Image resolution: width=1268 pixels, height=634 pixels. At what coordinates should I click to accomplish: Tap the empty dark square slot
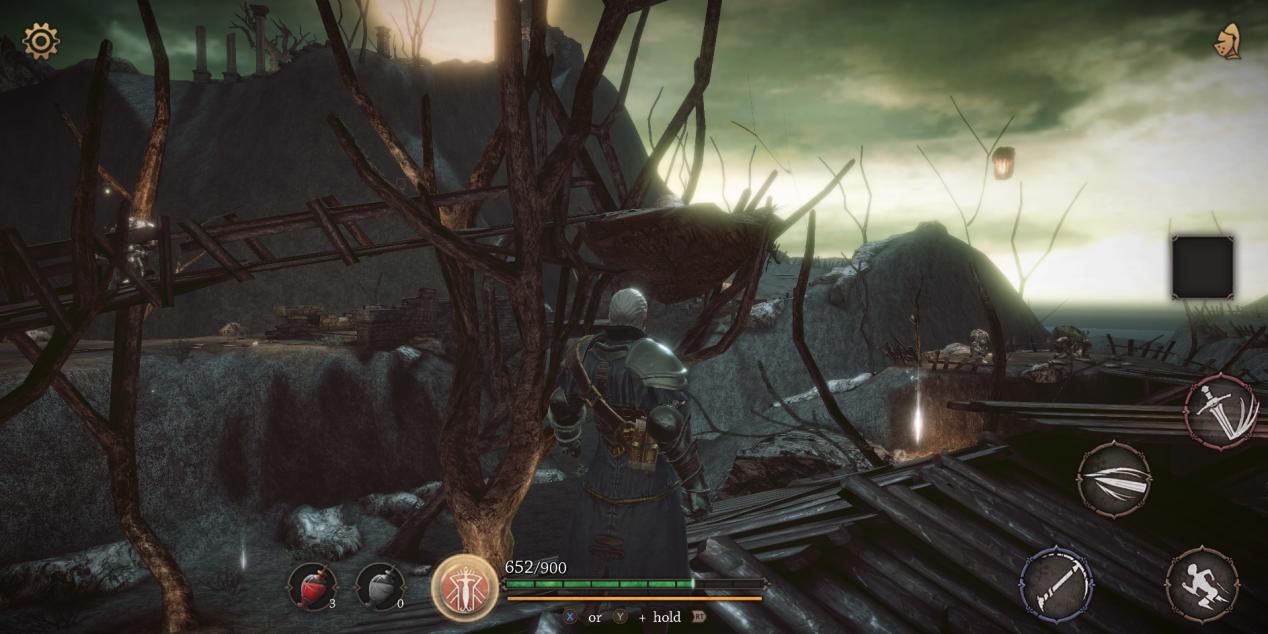coord(1202,267)
